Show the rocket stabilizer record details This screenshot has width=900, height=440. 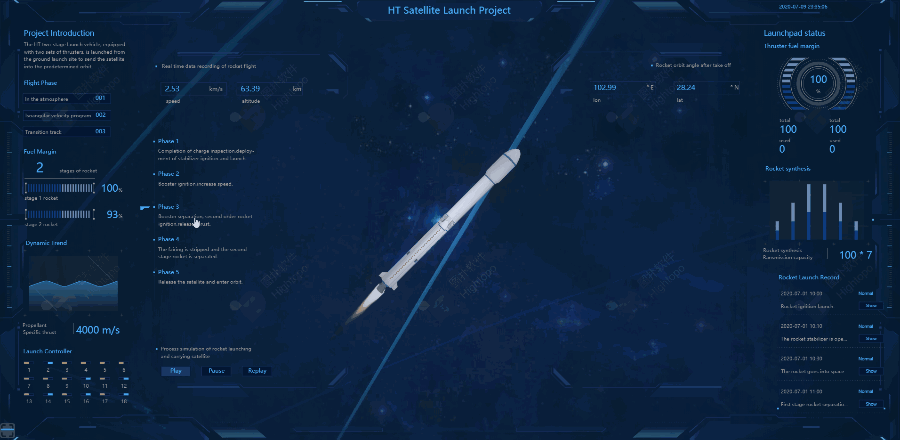pos(870,338)
